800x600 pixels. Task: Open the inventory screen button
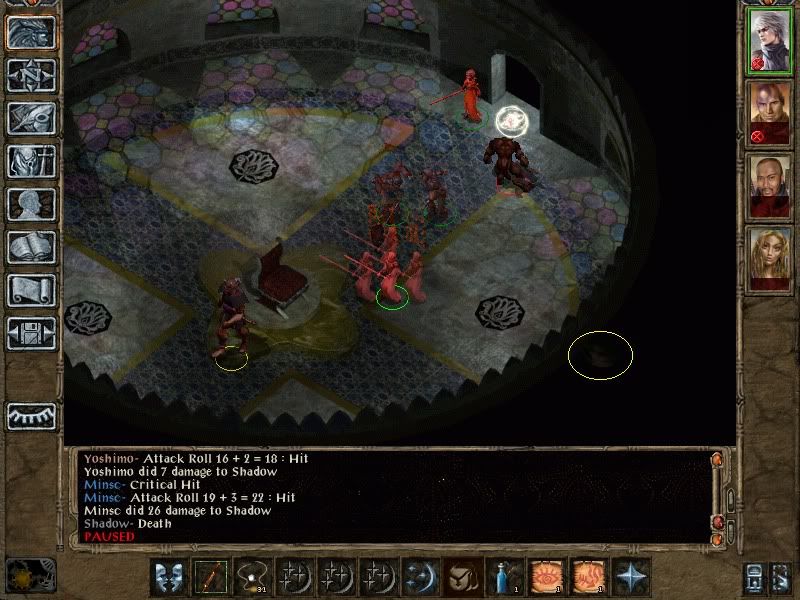pyautogui.click(x=31, y=161)
